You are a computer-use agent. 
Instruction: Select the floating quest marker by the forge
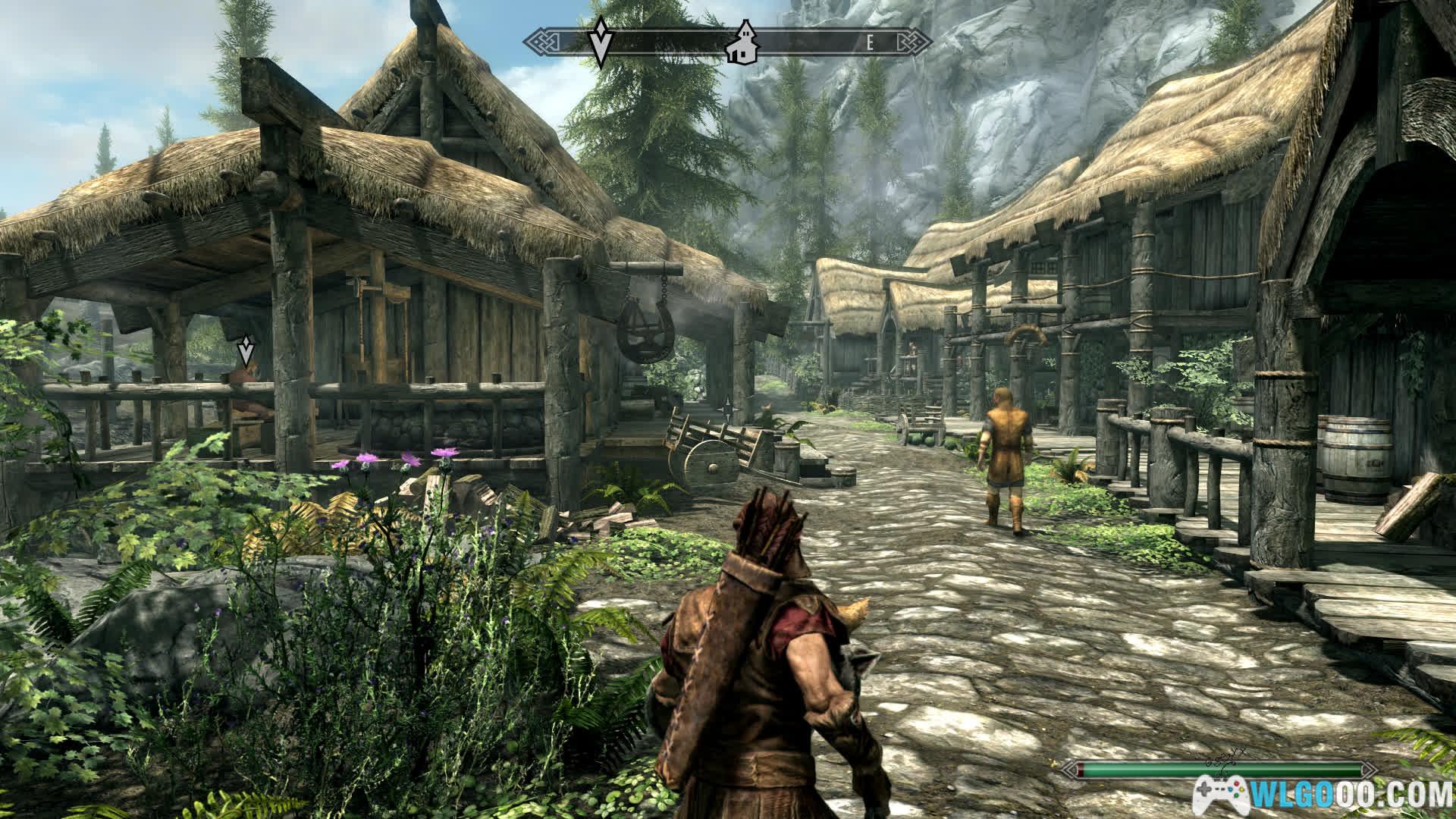click(x=245, y=352)
